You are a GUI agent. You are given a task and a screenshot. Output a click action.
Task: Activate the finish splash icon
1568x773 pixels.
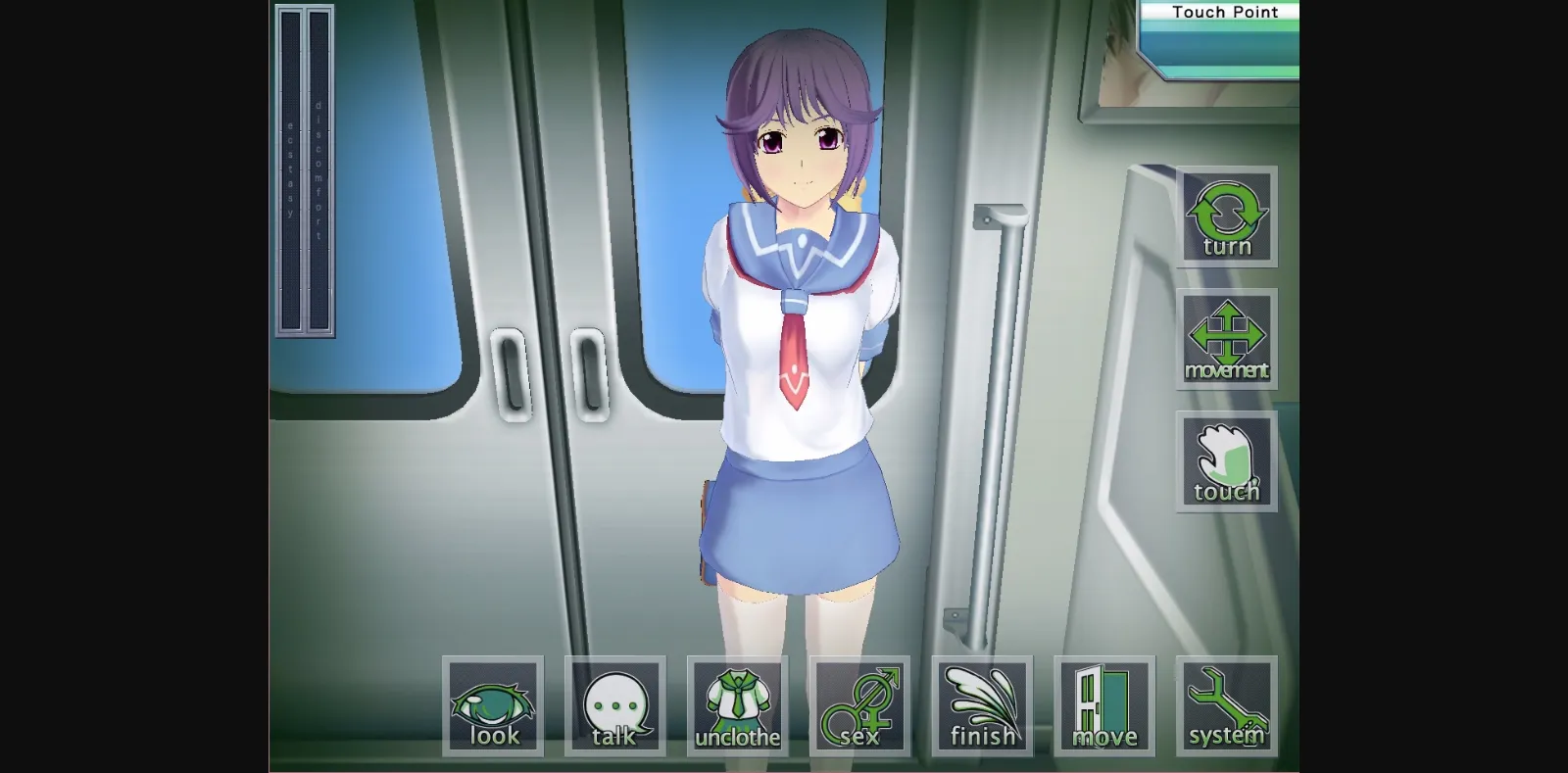tap(982, 701)
